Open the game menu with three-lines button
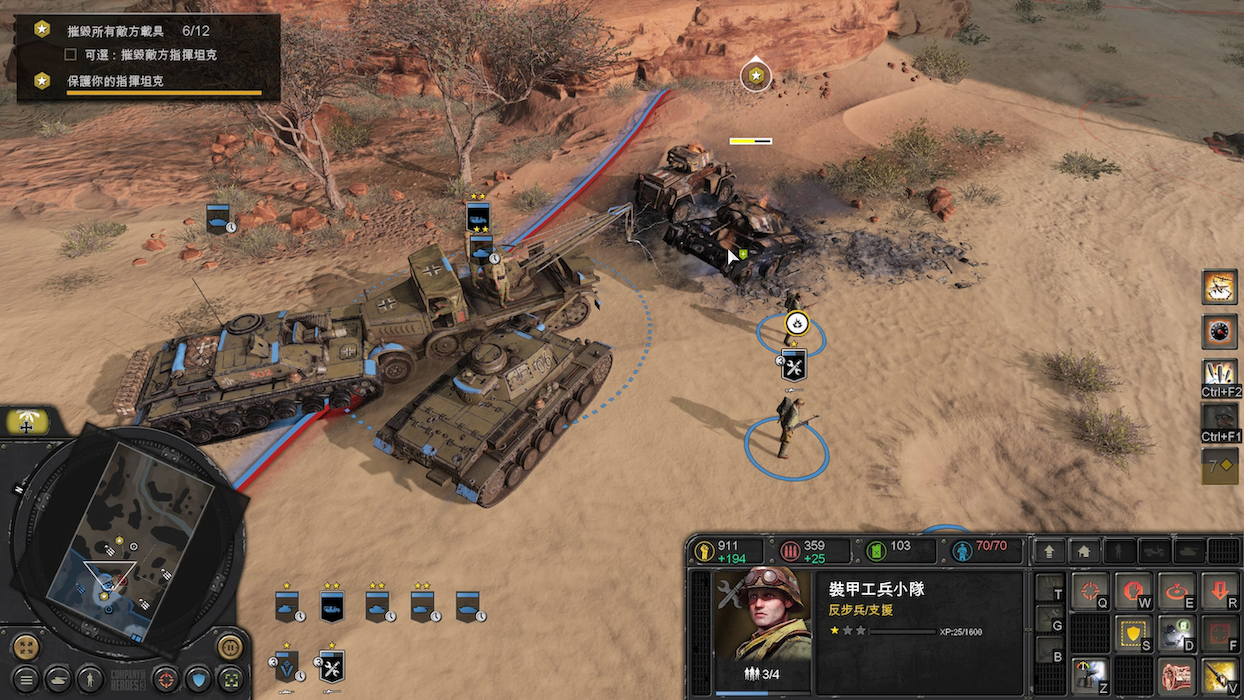Viewport: 1244px width, 700px height. [x=25, y=680]
